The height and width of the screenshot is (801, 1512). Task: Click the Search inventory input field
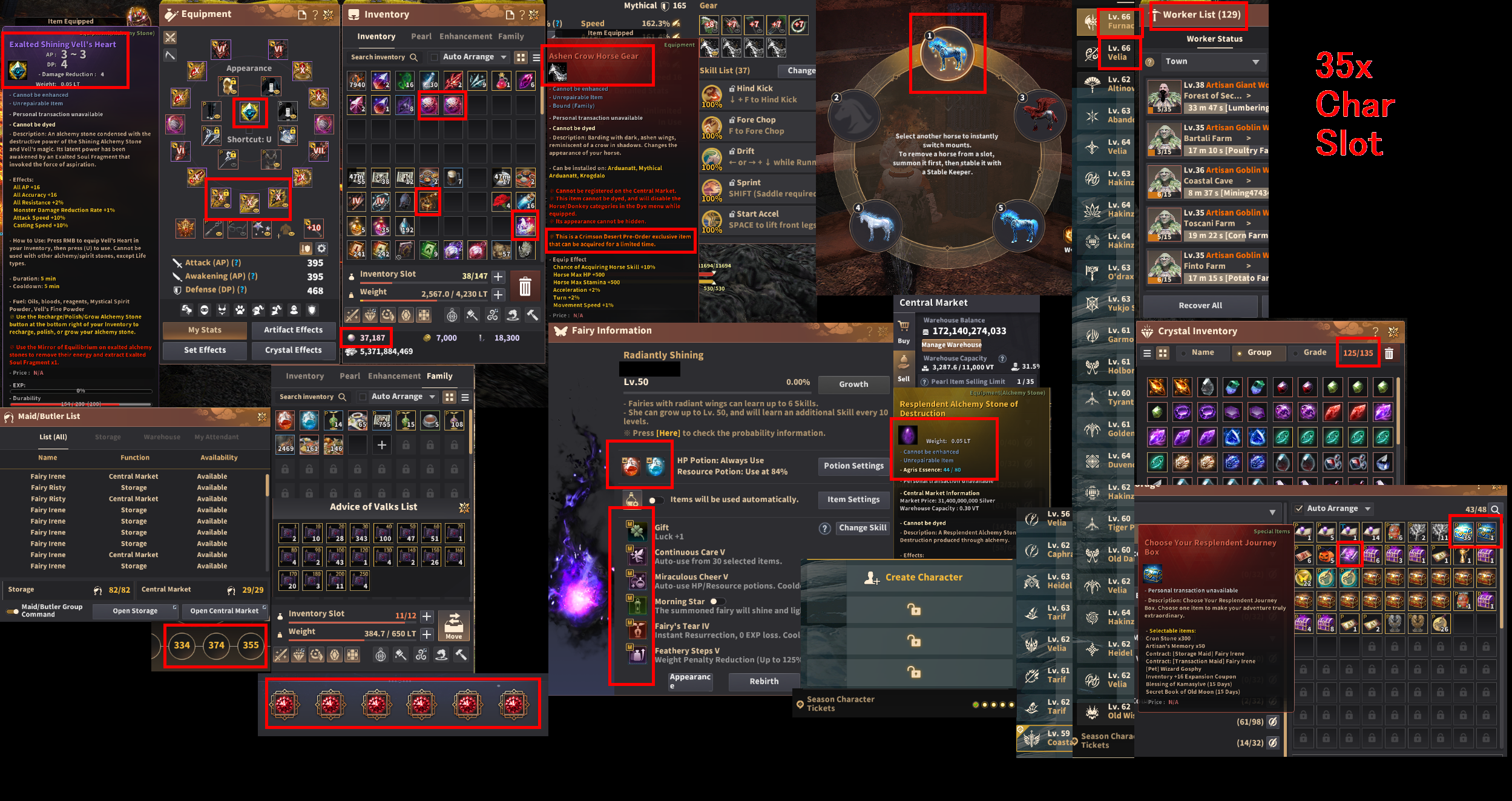[x=378, y=56]
